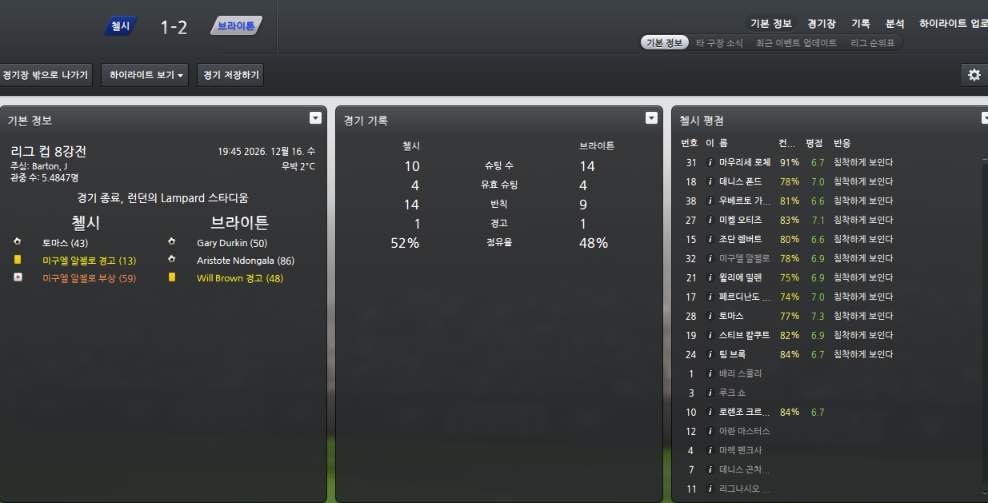The image size is (988, 503).
Task: Switch to the 경기장 tab
Action: [x=821, y=23]
